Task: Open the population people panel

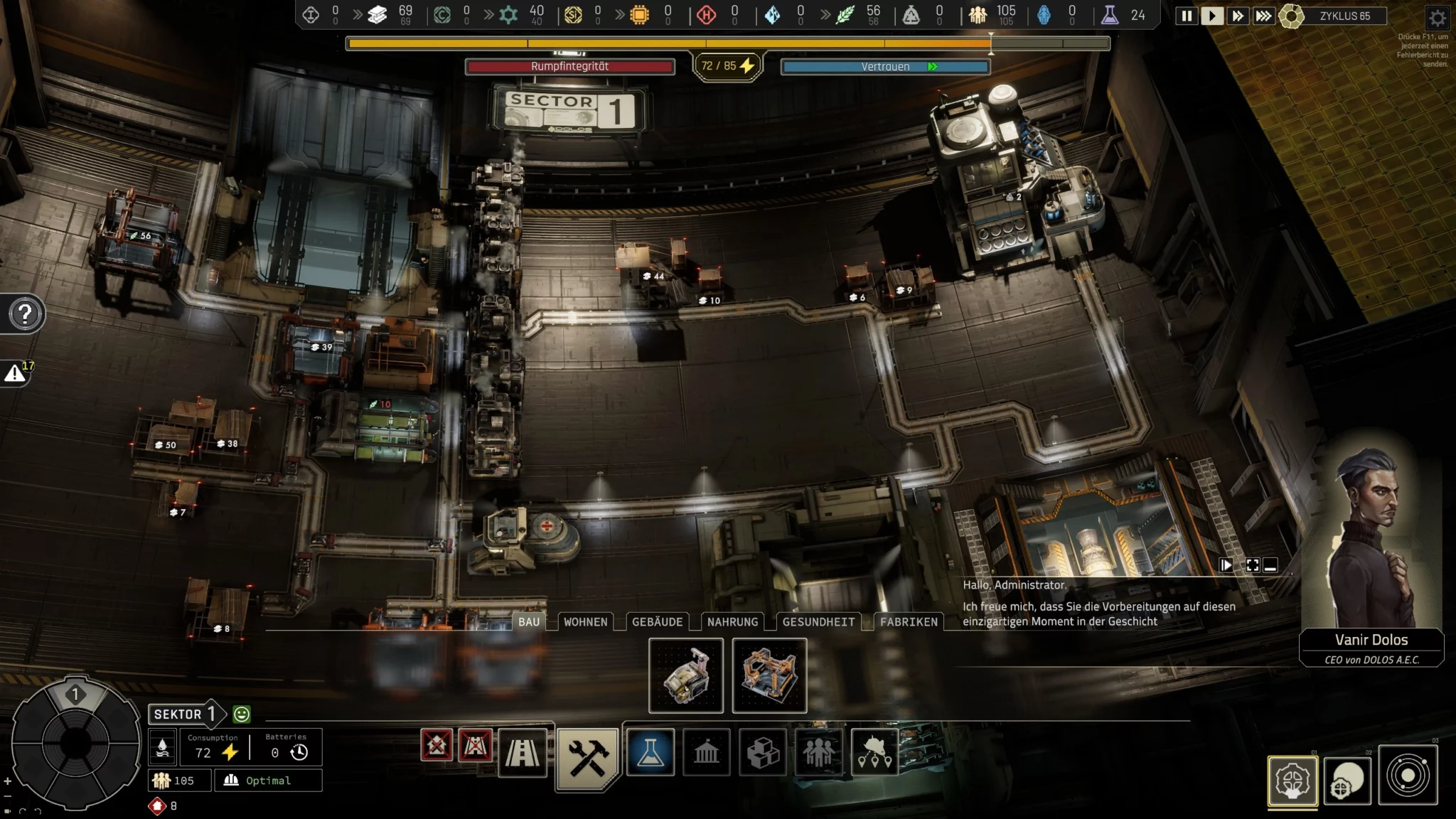Action: (x=818, y=752)
